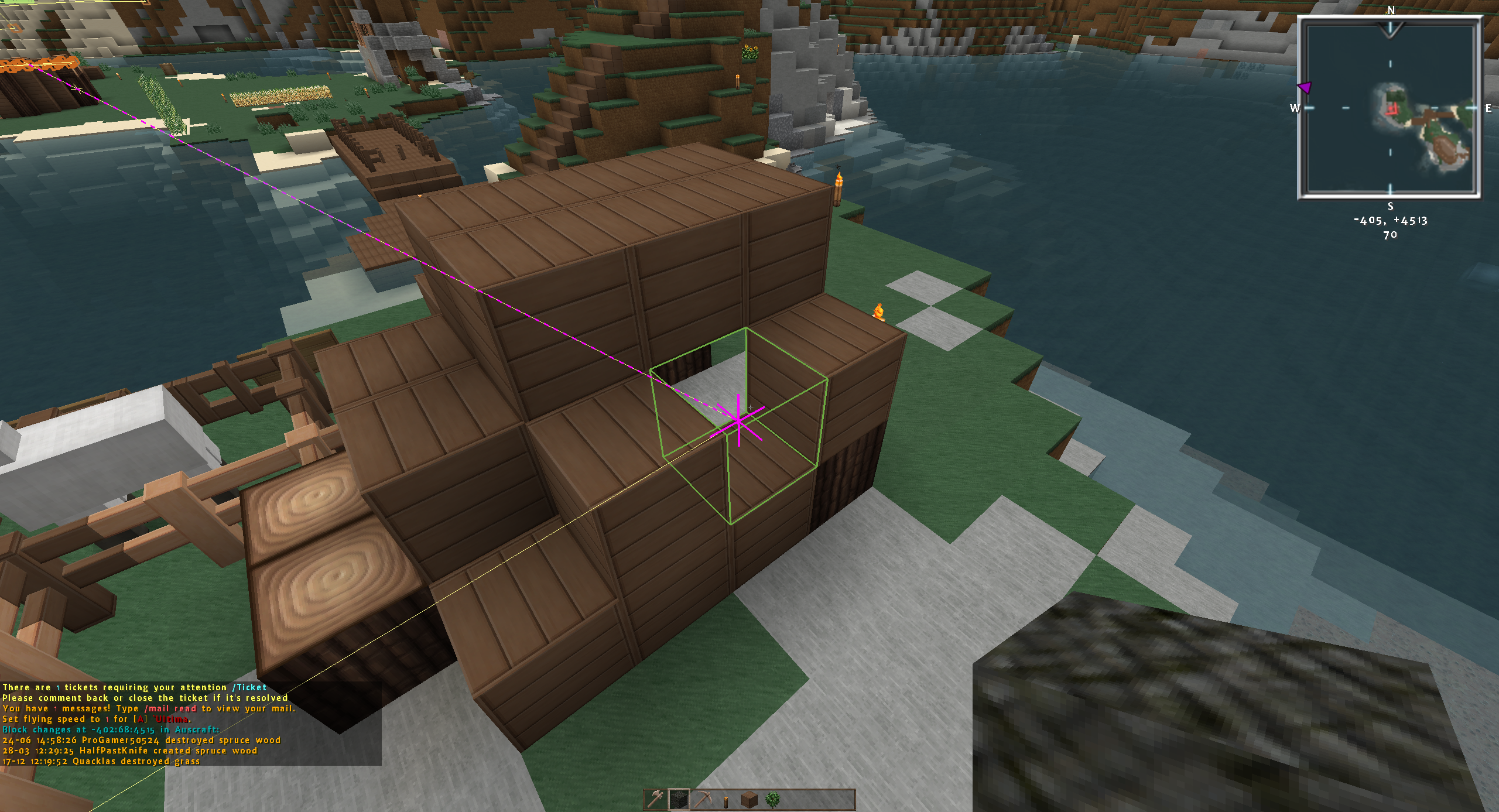Click the purple waypoint arrow on minimap
Screen dimensions: 1499x812
(x=1305, y=88)
